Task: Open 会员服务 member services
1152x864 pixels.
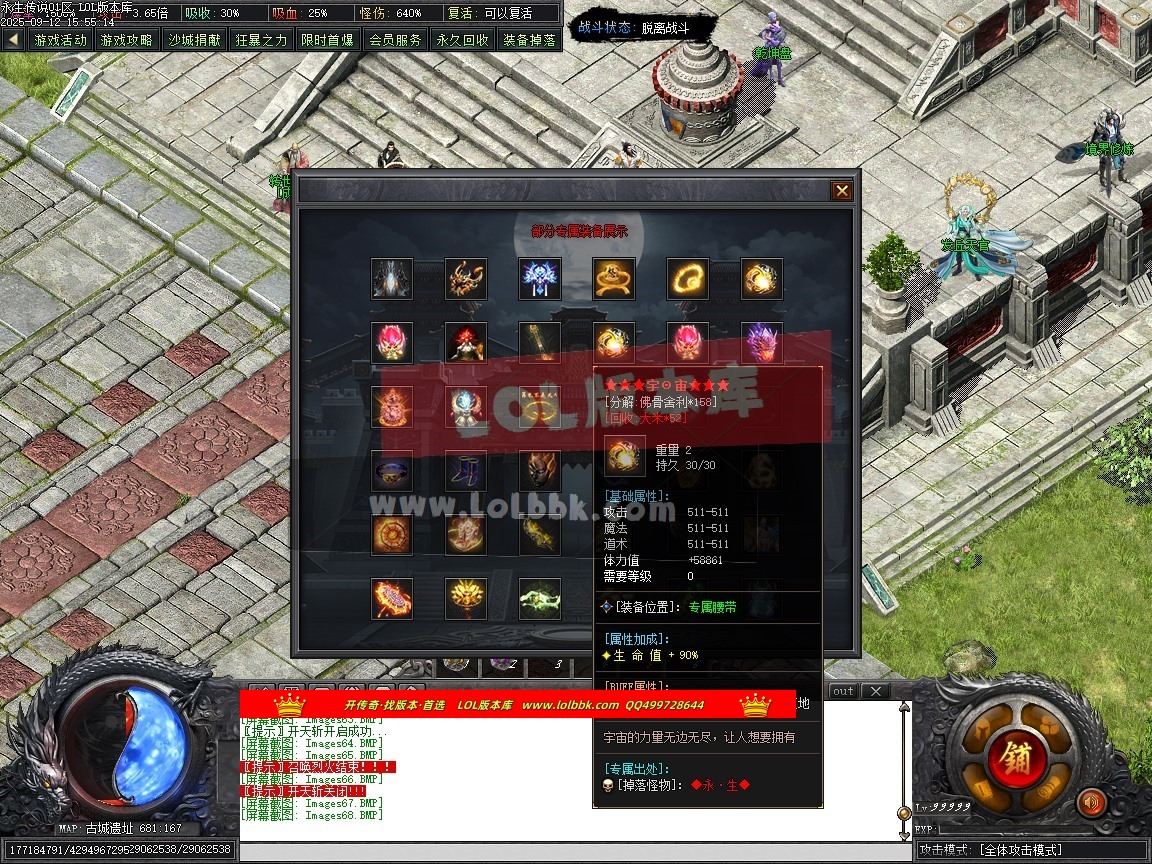Action: point(395,40)
